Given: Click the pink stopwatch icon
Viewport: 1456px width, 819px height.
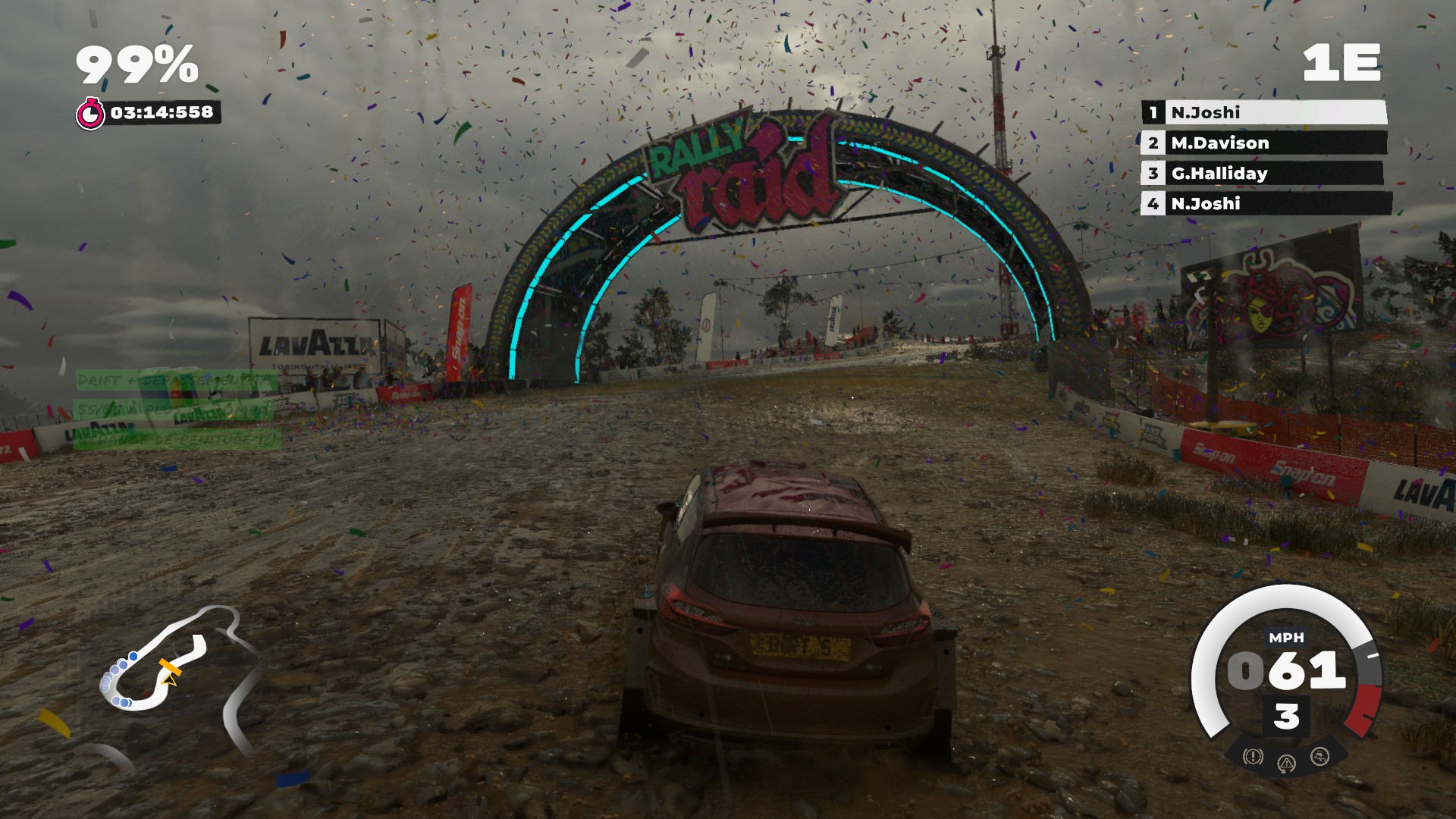Looking at the screenshot, I should coord(90,114).
